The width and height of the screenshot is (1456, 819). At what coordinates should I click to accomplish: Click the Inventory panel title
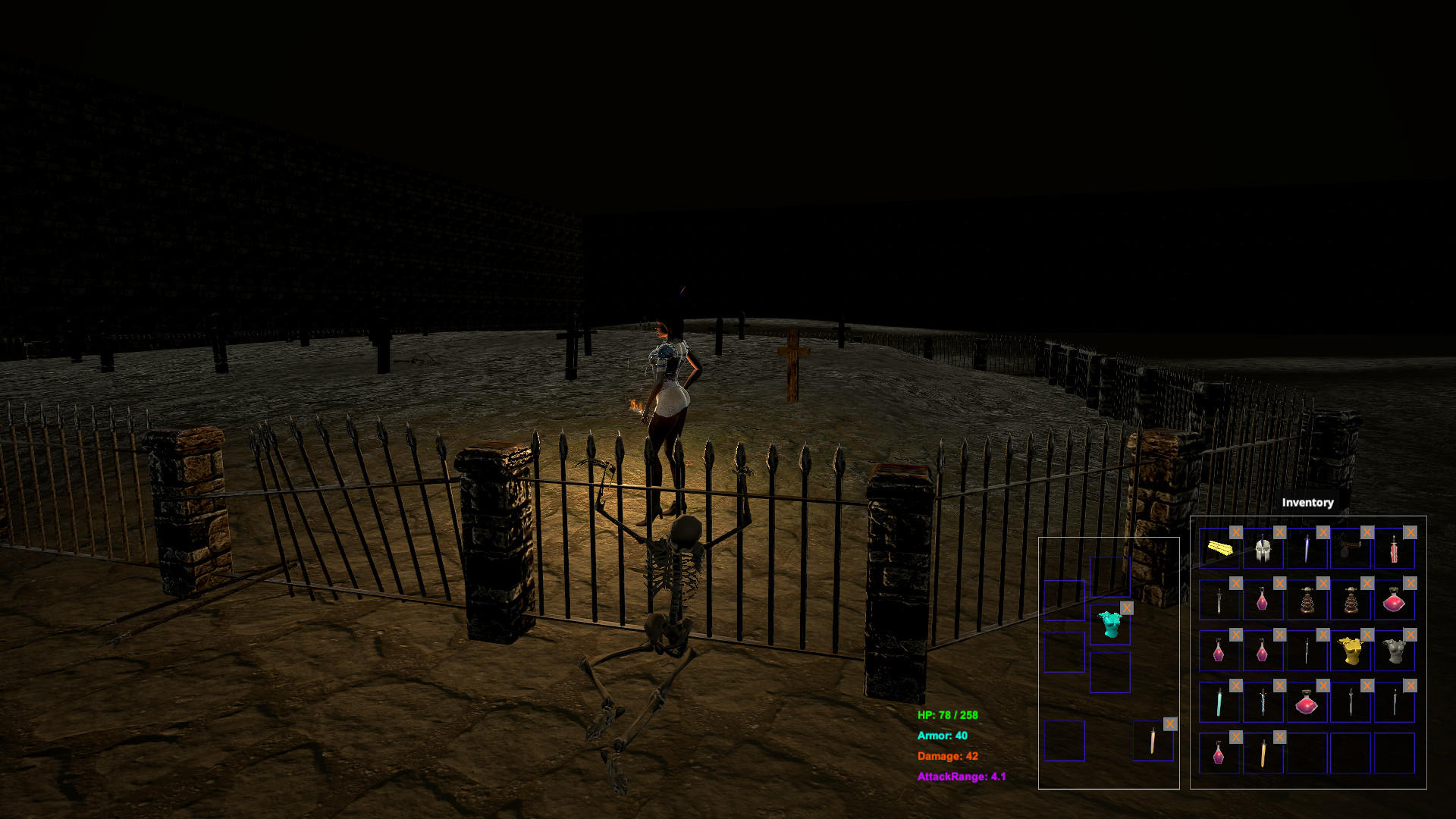[1307, 503]
